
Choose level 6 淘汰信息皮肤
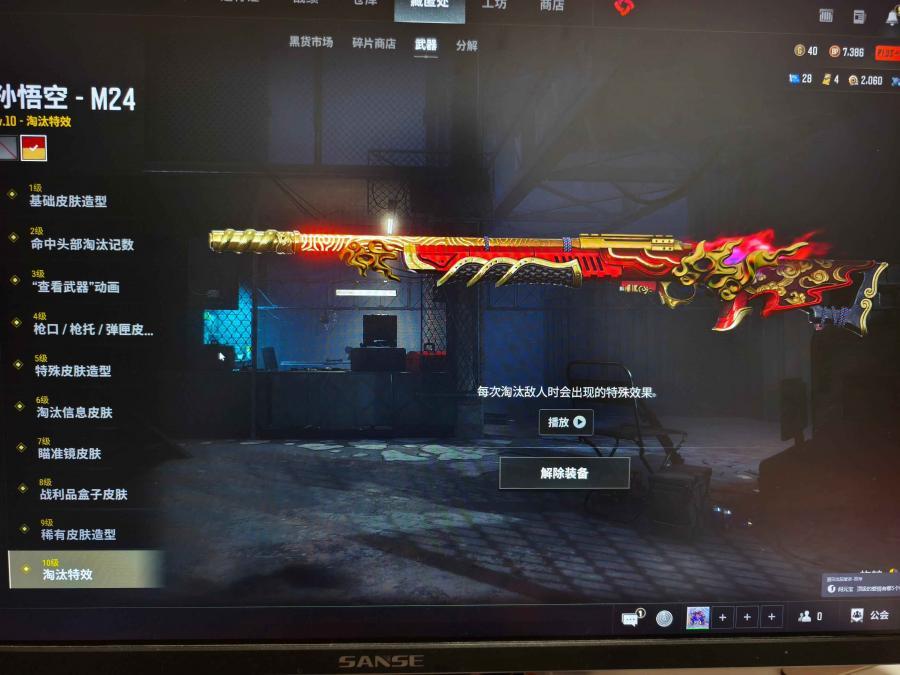pyautogui.click(x=75, y=412)
